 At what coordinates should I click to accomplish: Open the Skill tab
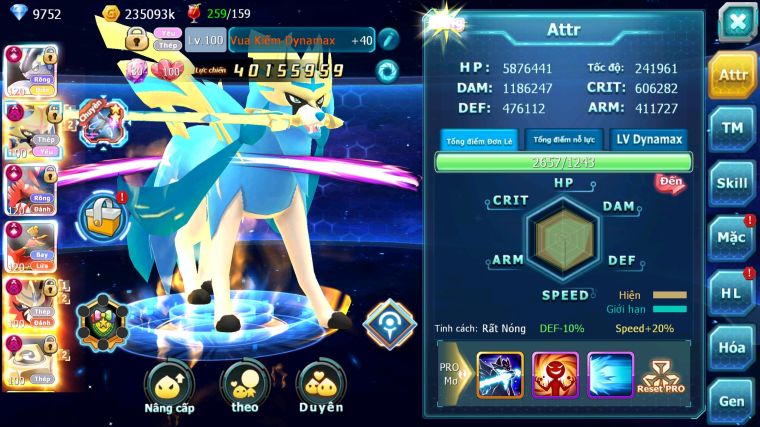click(x=732, y=183)
